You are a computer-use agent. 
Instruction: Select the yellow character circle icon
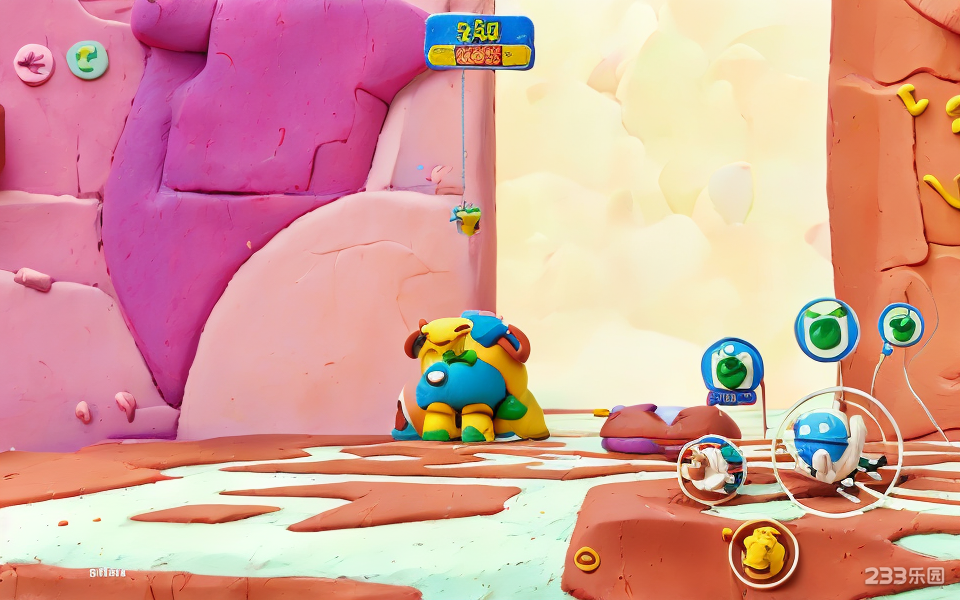click(763, 551)
